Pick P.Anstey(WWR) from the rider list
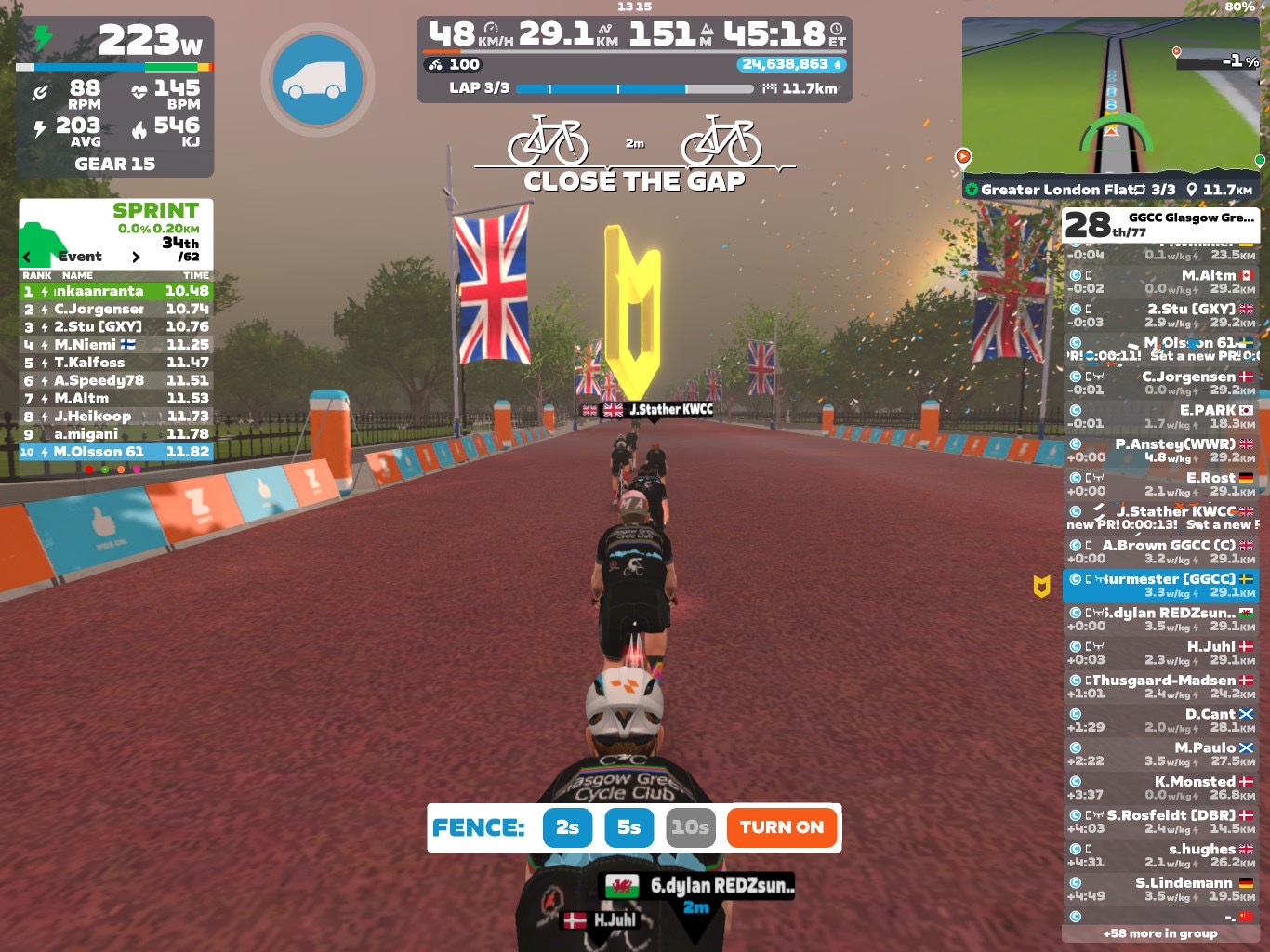1270x952 pixels. (x=1160, y=450)
